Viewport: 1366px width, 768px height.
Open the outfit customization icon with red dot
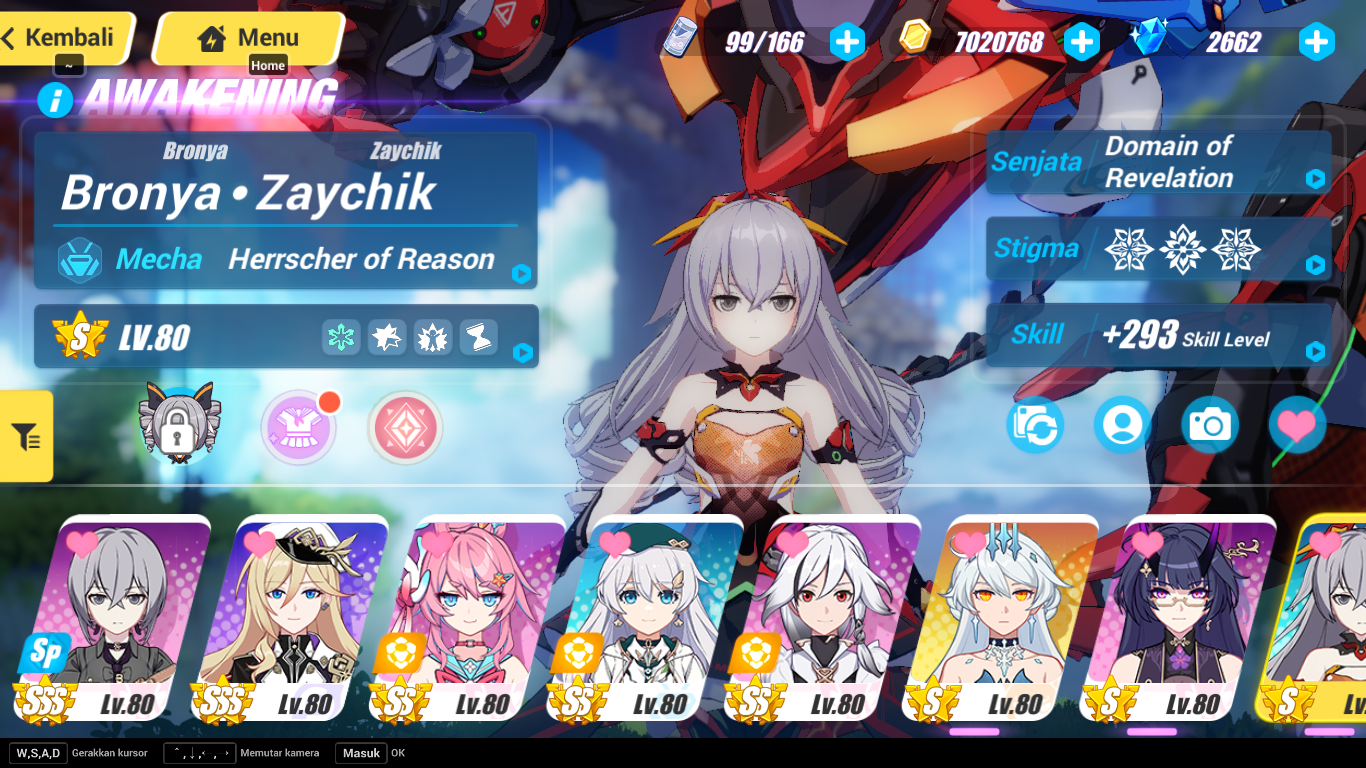(x=298, y=428)
